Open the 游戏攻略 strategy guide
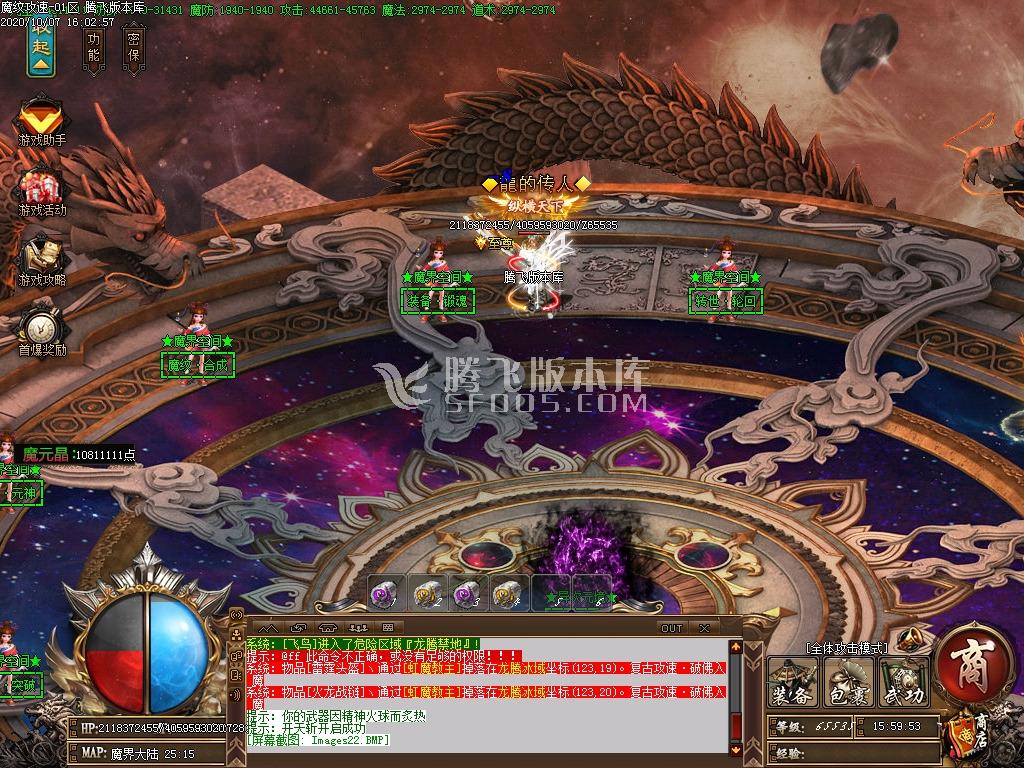 coord(41,261)
